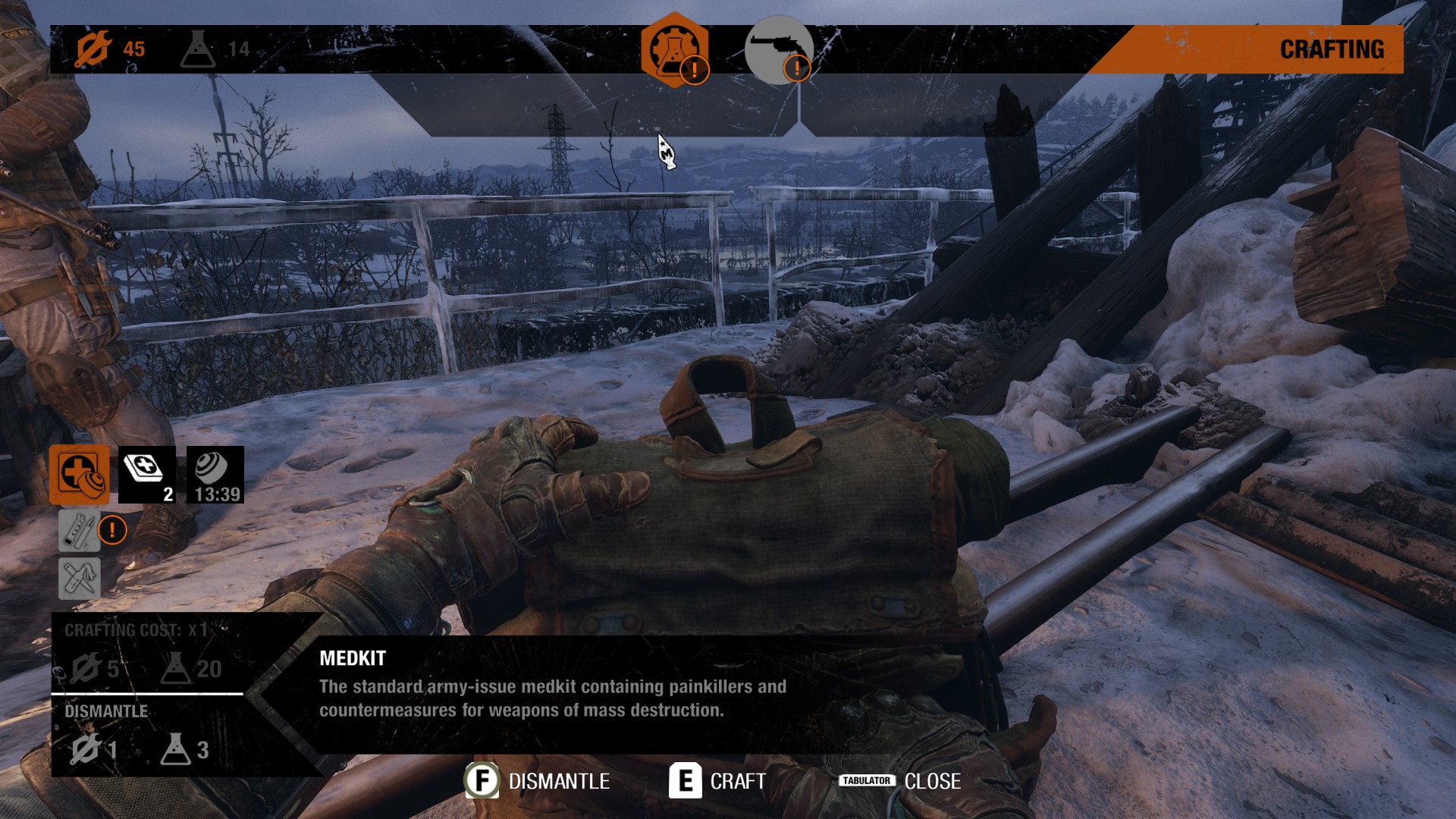The image size is (1456, 819).
Task: Open the steel balls and bolts ammo category
Action: point(79,530)
